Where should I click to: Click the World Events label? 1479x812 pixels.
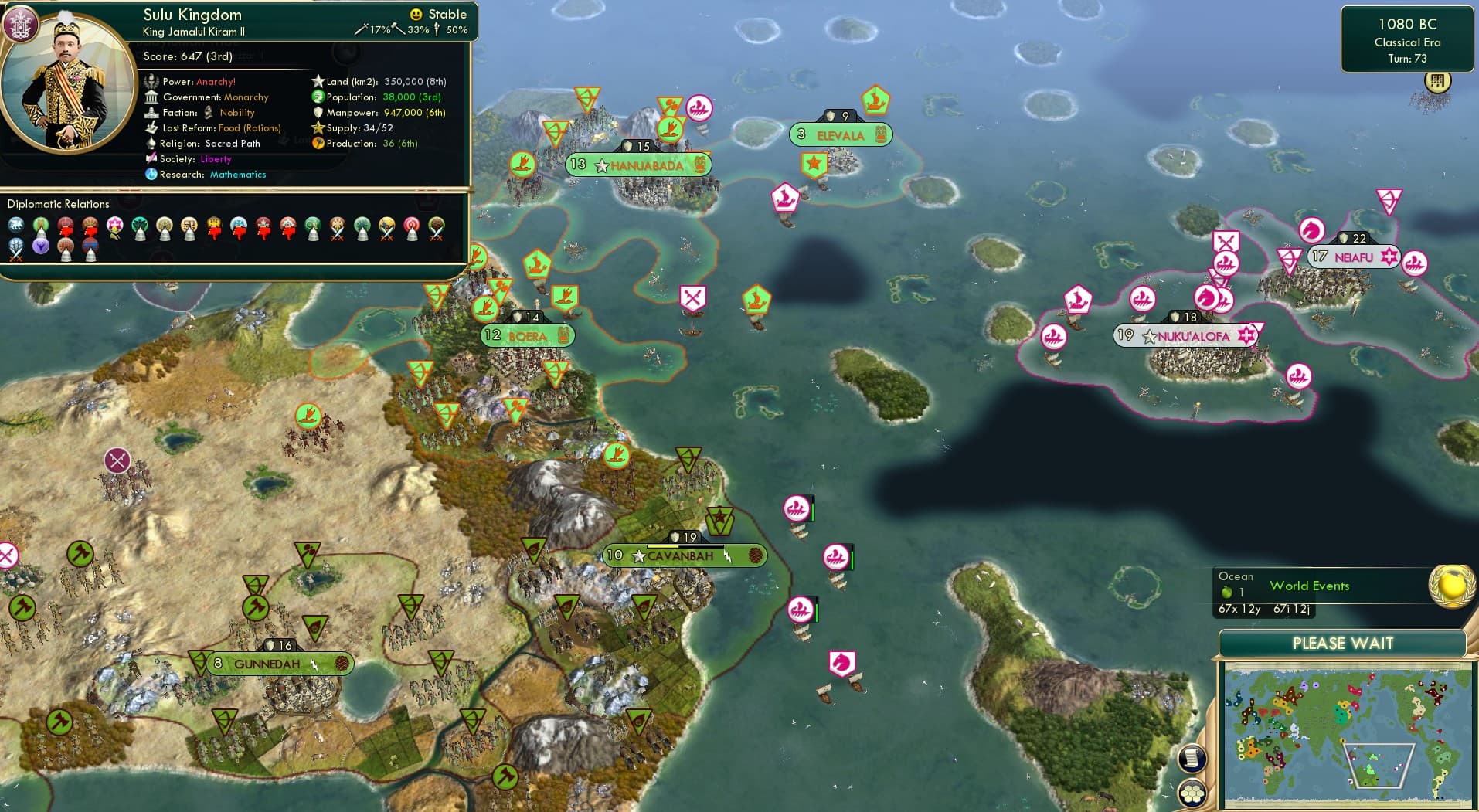(x=1310, y=586)
